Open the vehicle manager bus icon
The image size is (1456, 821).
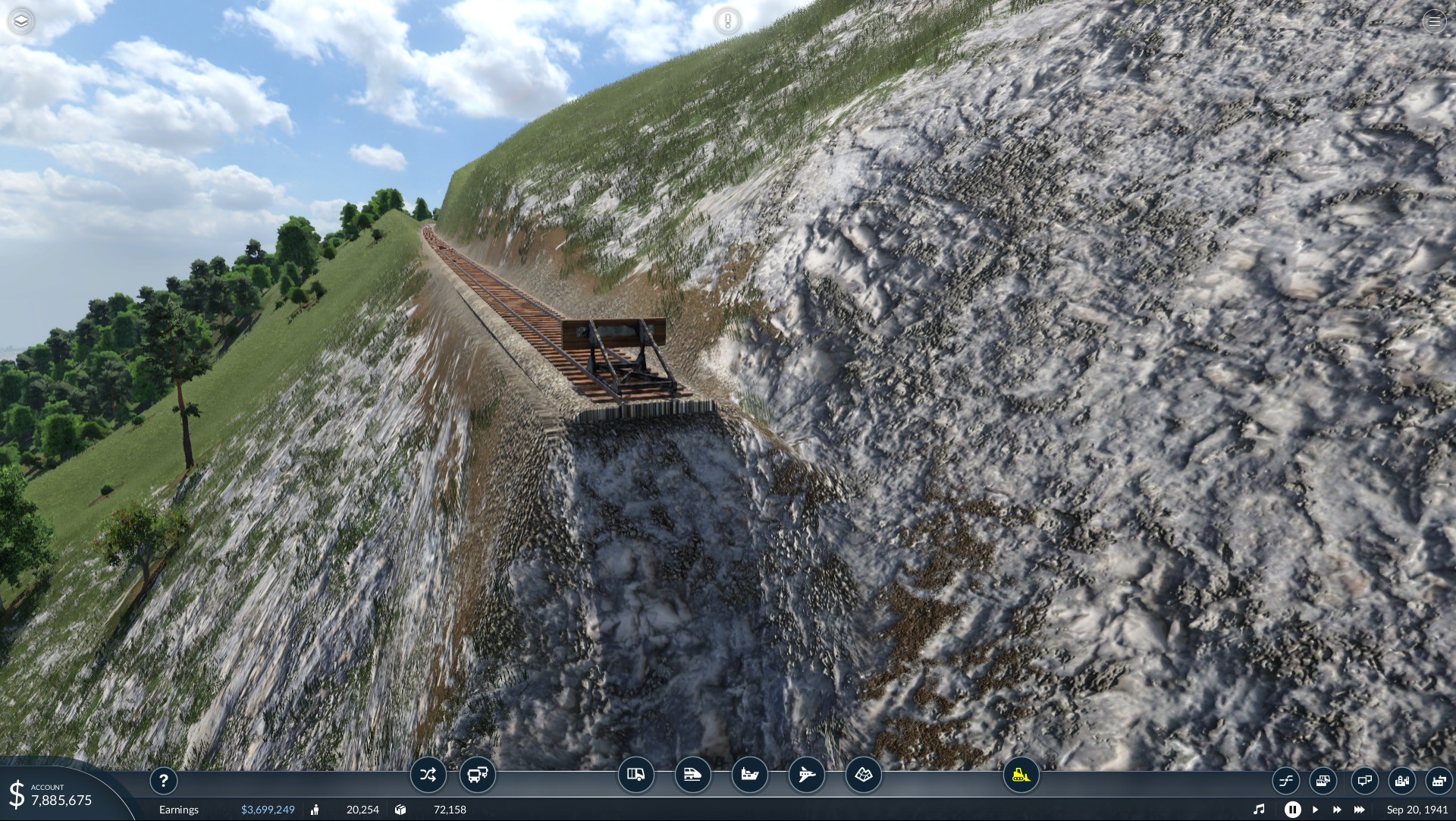478,775
